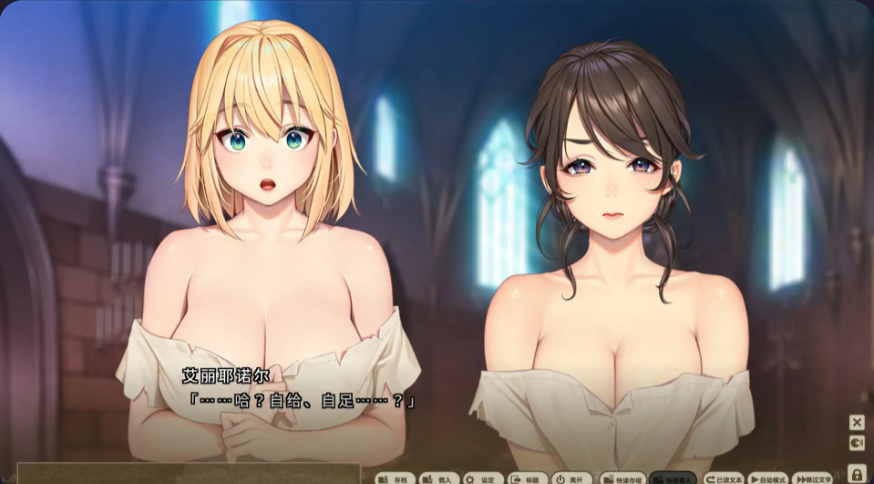Image resolution: width=874 pixels, height=484 pixels.
Task: Click the voice replay icon button
Action: pyautogui.click(x=857, y=443)
